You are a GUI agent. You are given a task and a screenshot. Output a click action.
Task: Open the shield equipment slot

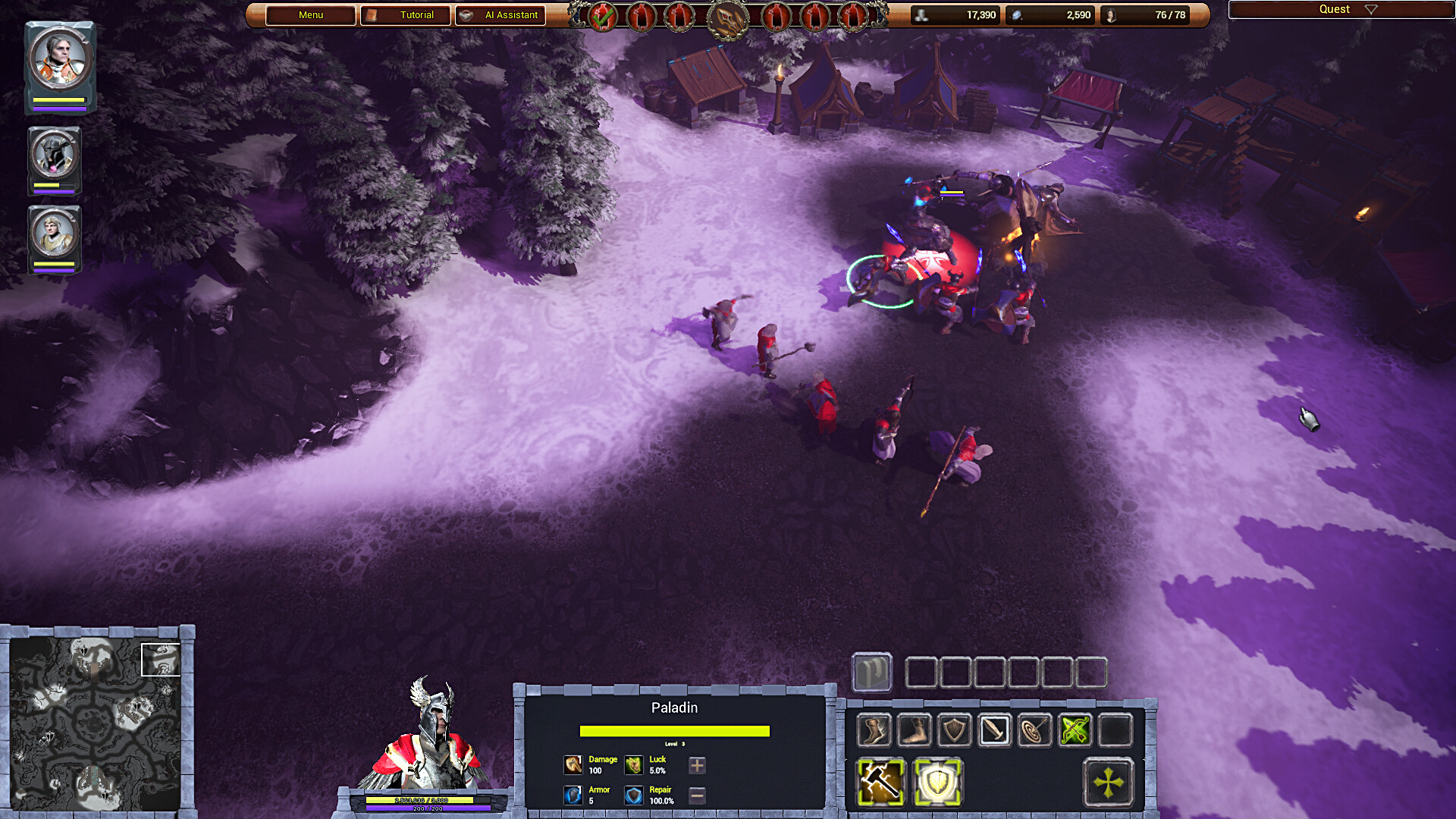[x=955, y=732]
